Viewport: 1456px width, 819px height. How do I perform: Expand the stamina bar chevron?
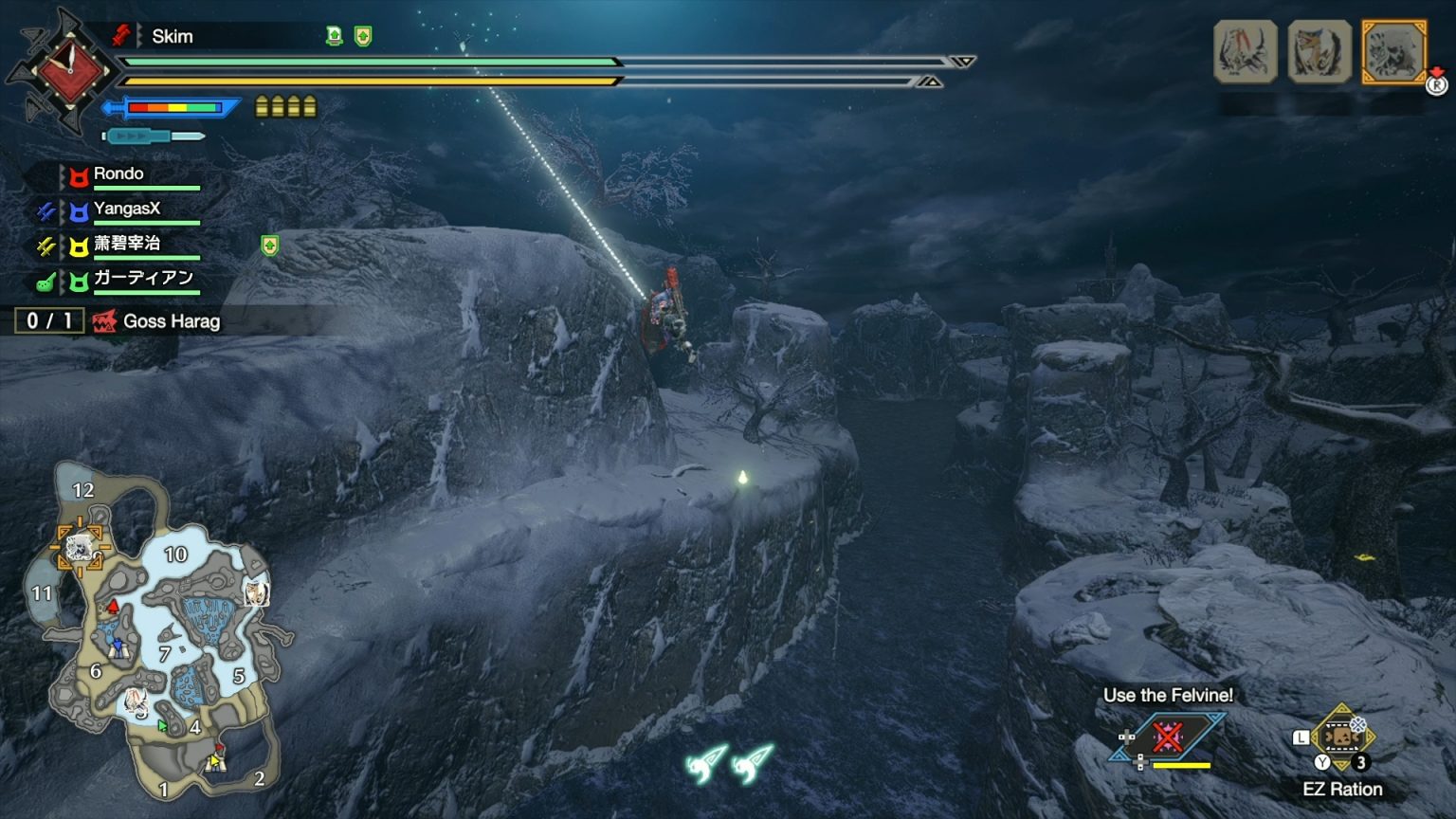(930, 83)
